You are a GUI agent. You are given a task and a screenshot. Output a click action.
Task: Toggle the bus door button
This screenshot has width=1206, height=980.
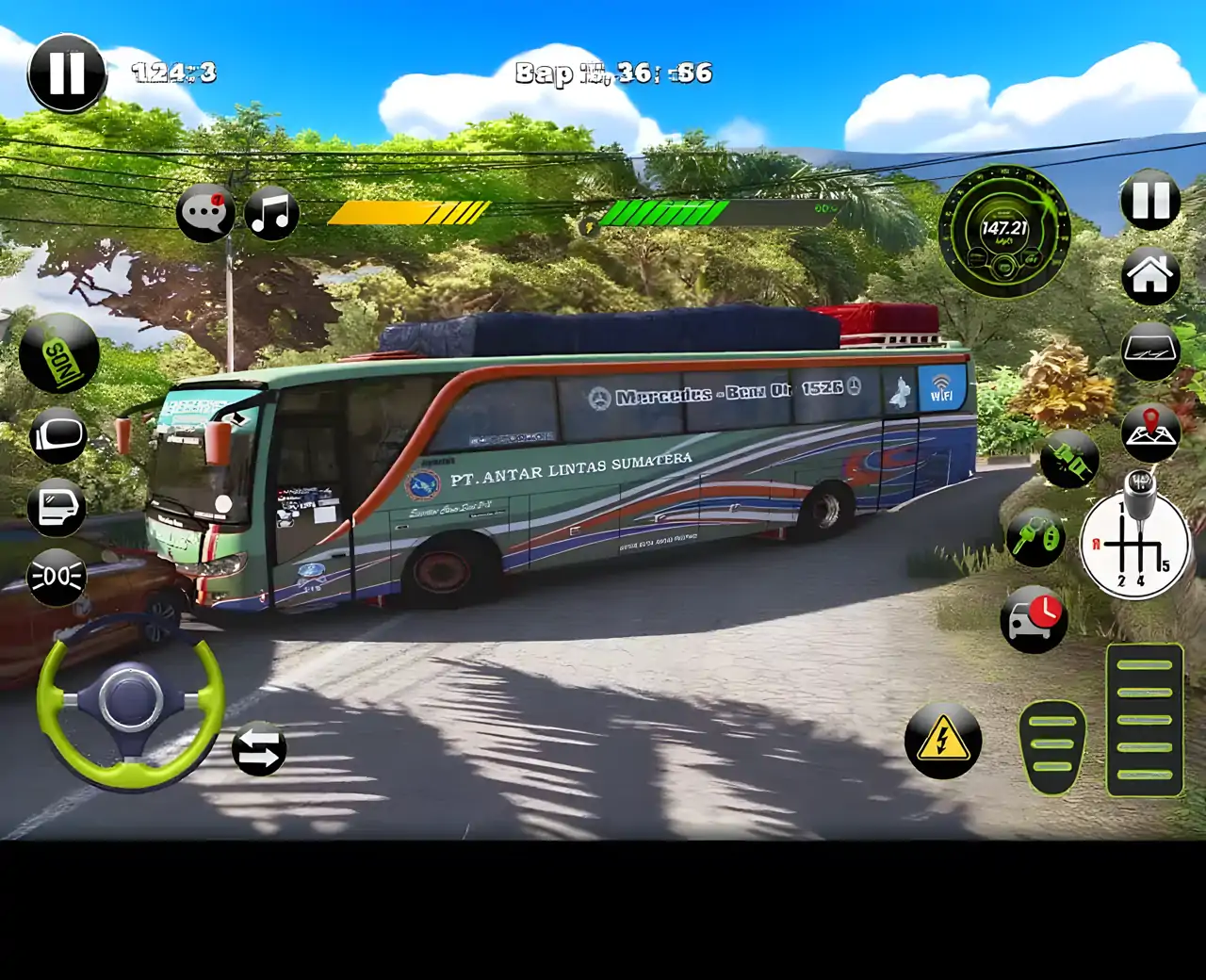[57, 507]
